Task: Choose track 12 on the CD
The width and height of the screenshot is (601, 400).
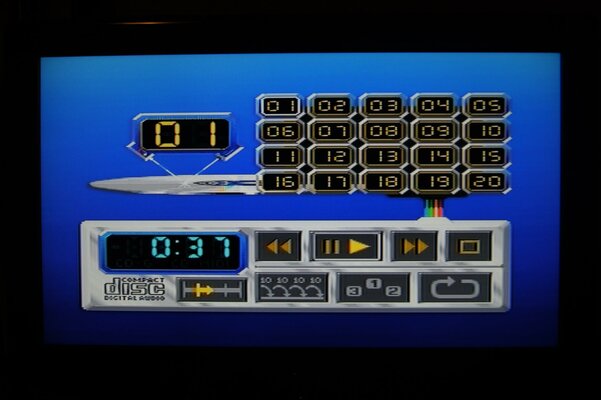Action: pos(331,156)
